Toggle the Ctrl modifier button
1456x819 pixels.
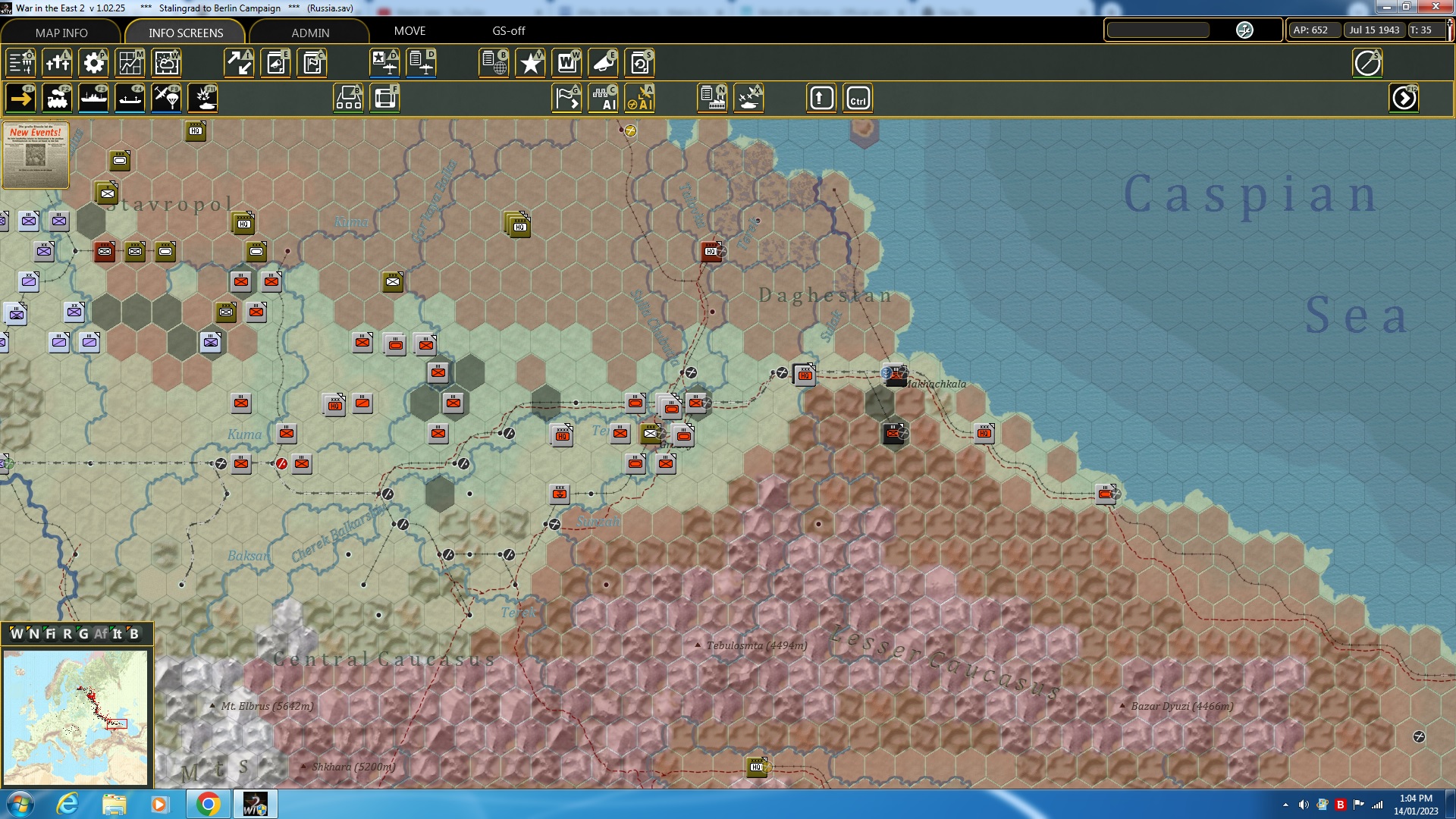[859, 98]
